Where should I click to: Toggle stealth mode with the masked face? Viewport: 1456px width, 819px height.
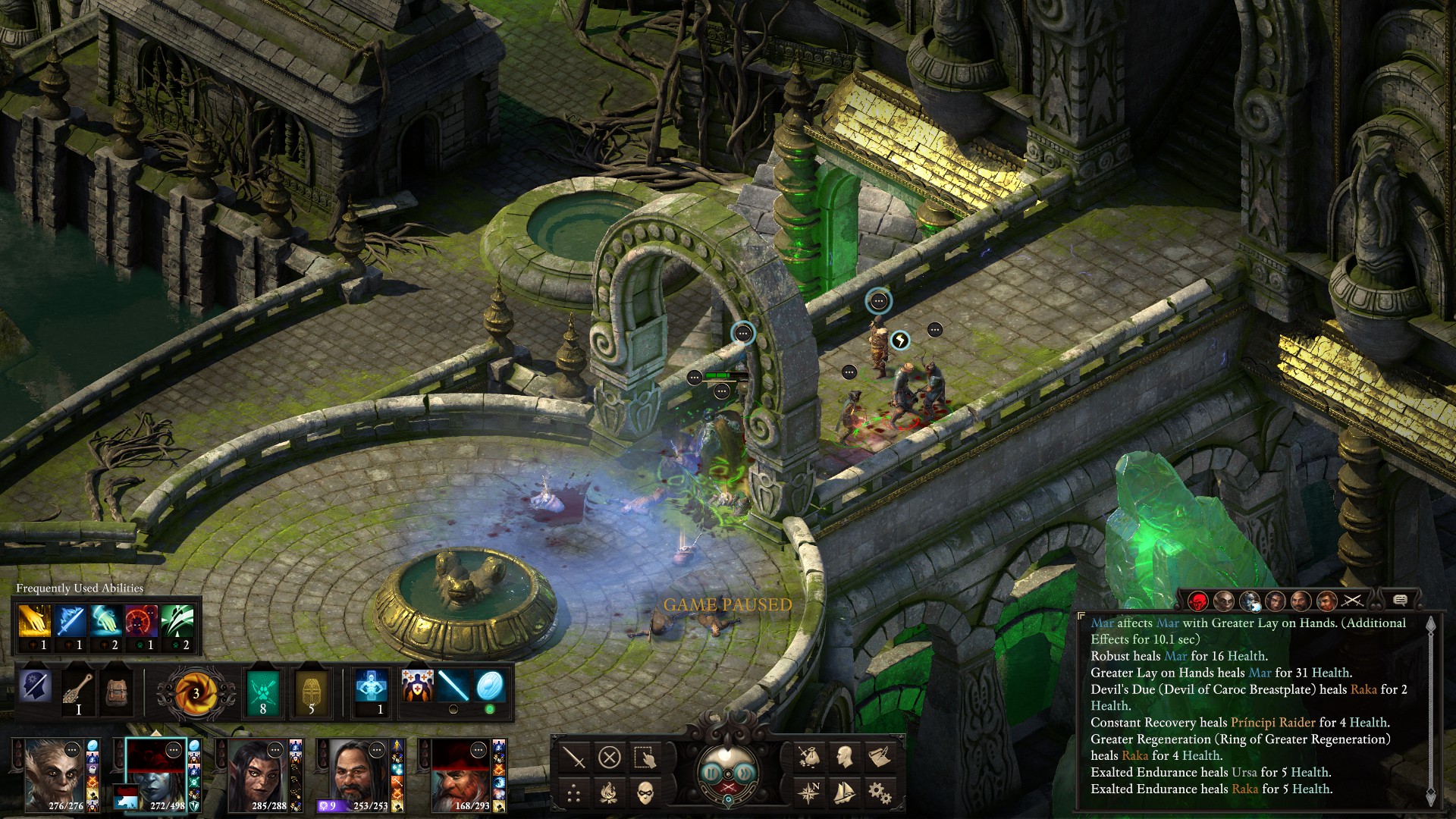coord(645,794)
